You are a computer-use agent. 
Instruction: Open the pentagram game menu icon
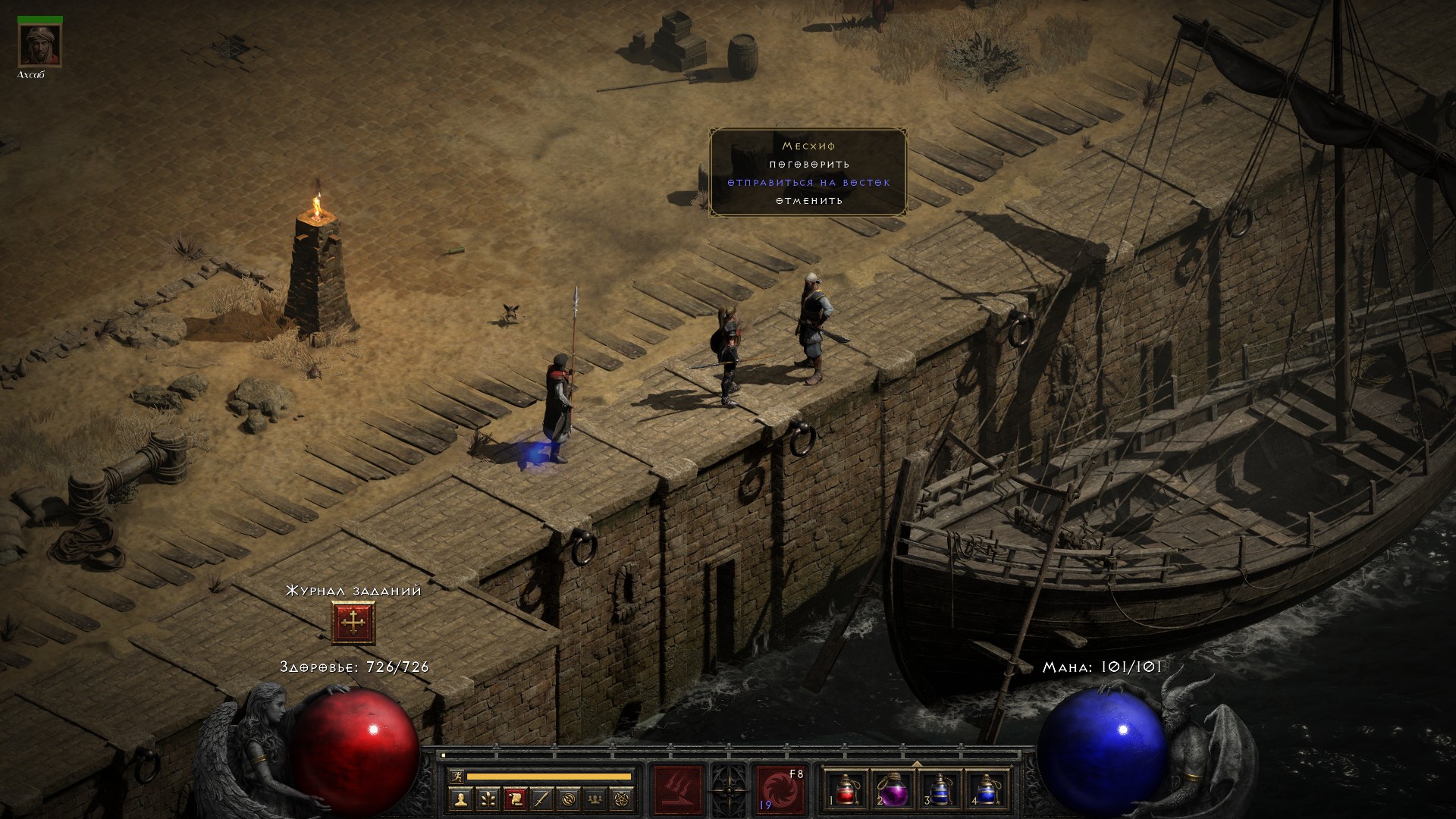coord(623,798)
